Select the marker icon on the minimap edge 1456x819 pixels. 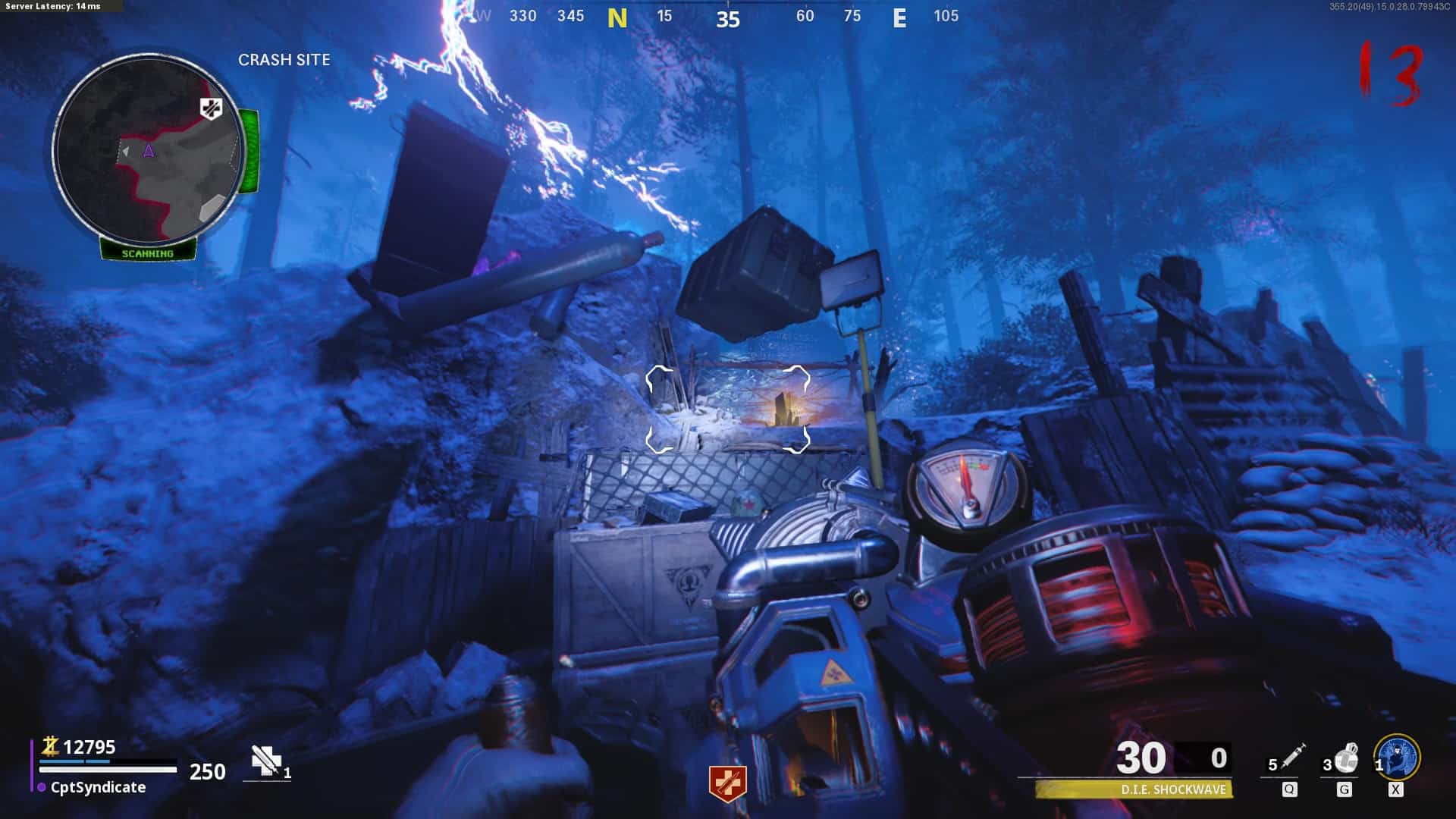[x=211, y=108]
